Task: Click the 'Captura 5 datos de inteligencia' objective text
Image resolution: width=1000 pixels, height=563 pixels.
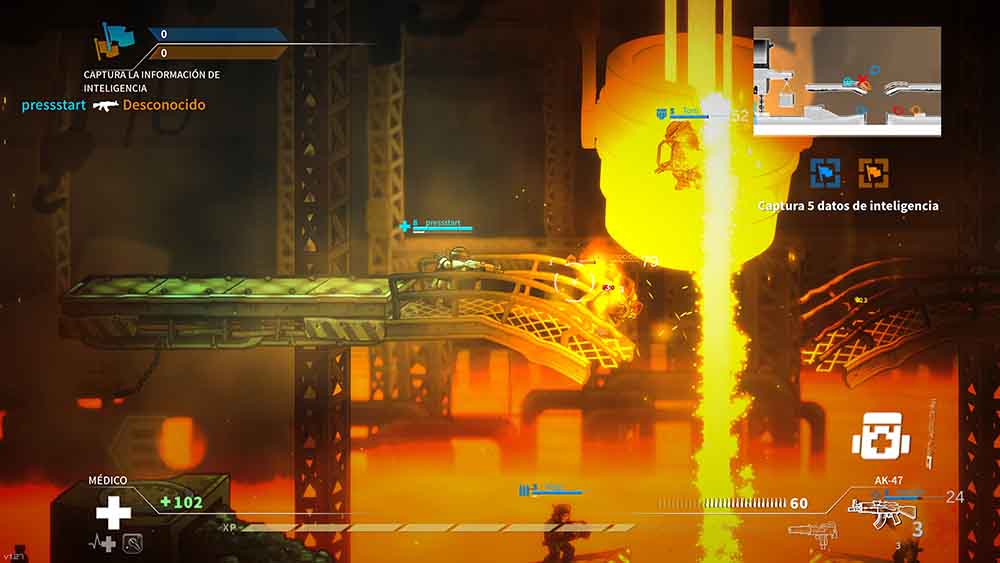Action: [x=848, y=206]
